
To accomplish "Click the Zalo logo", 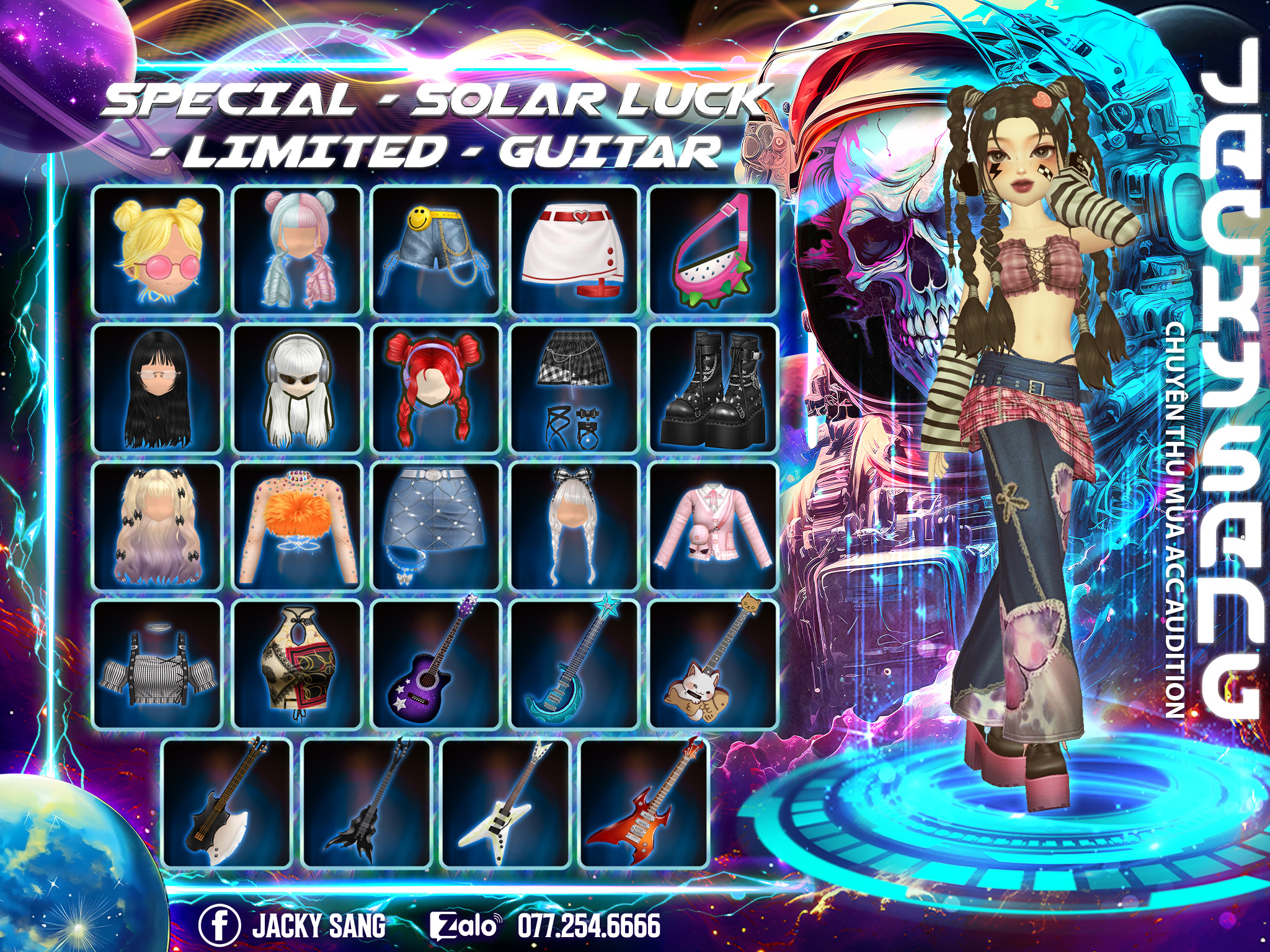I will click(466, 926).
